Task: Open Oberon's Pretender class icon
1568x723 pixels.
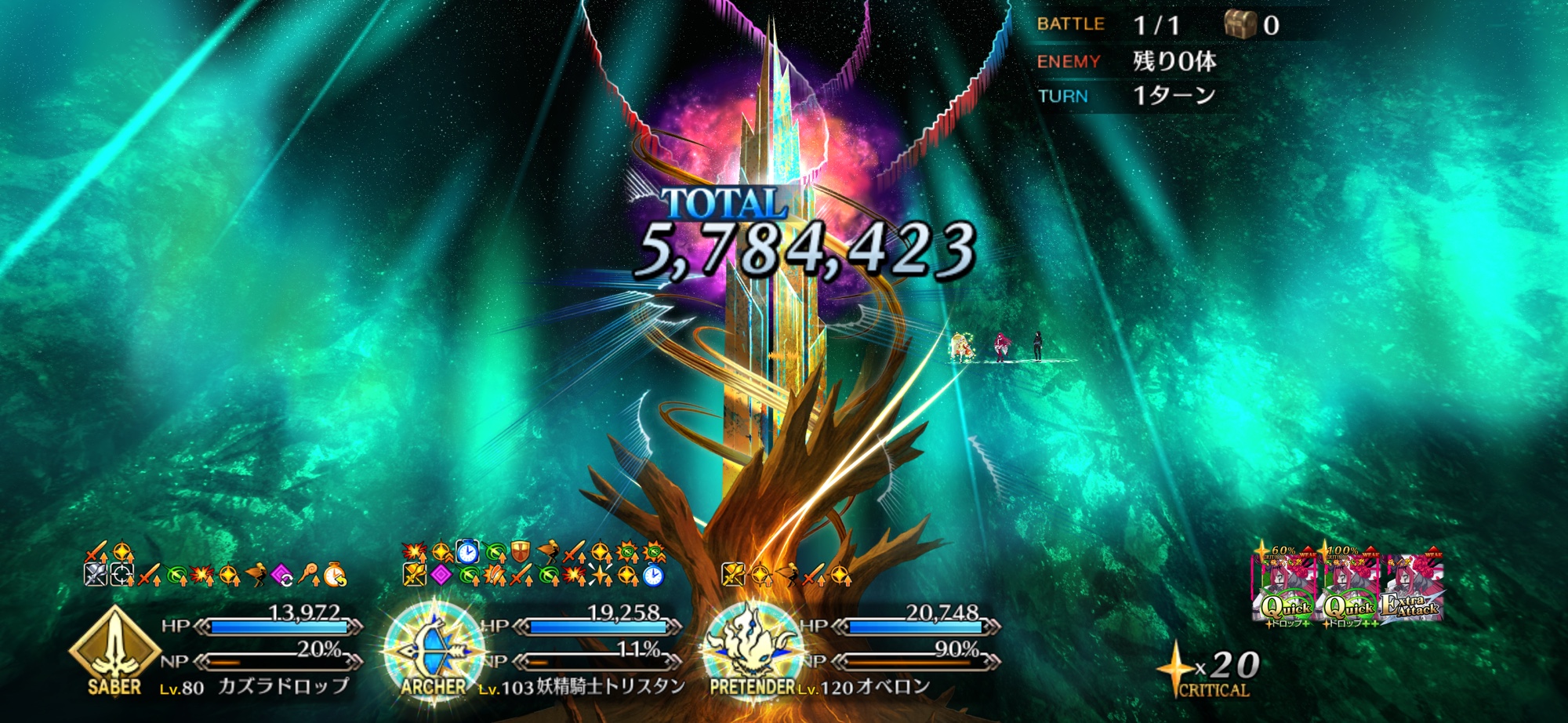Action: [x=751, y=648]
